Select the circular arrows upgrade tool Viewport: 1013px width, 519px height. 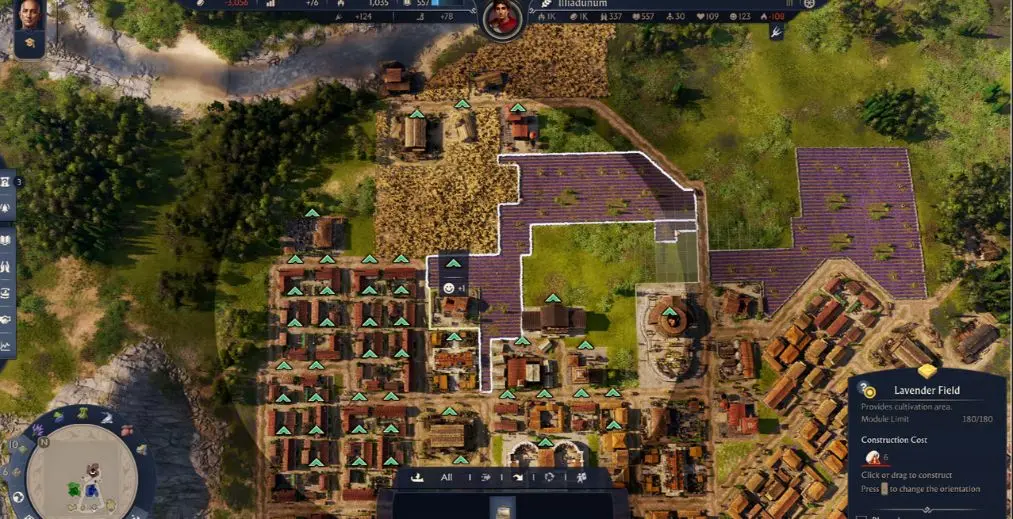coord(549,477)
